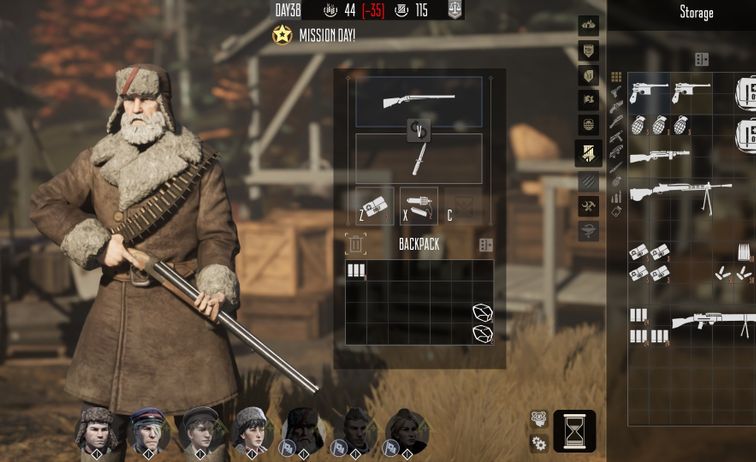The image size is (756, 462).
Task: Select the item in quick slot X
Action: (419, 205)
